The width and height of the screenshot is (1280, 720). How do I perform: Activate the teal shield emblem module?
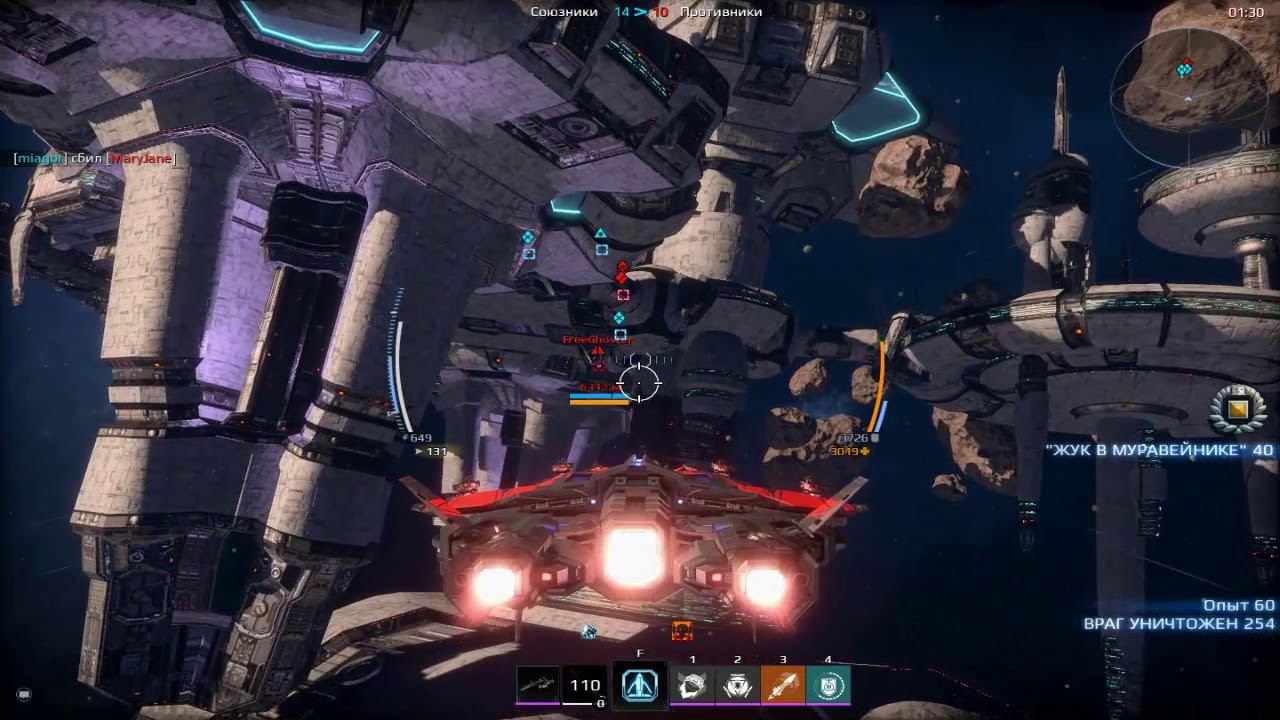828,685
